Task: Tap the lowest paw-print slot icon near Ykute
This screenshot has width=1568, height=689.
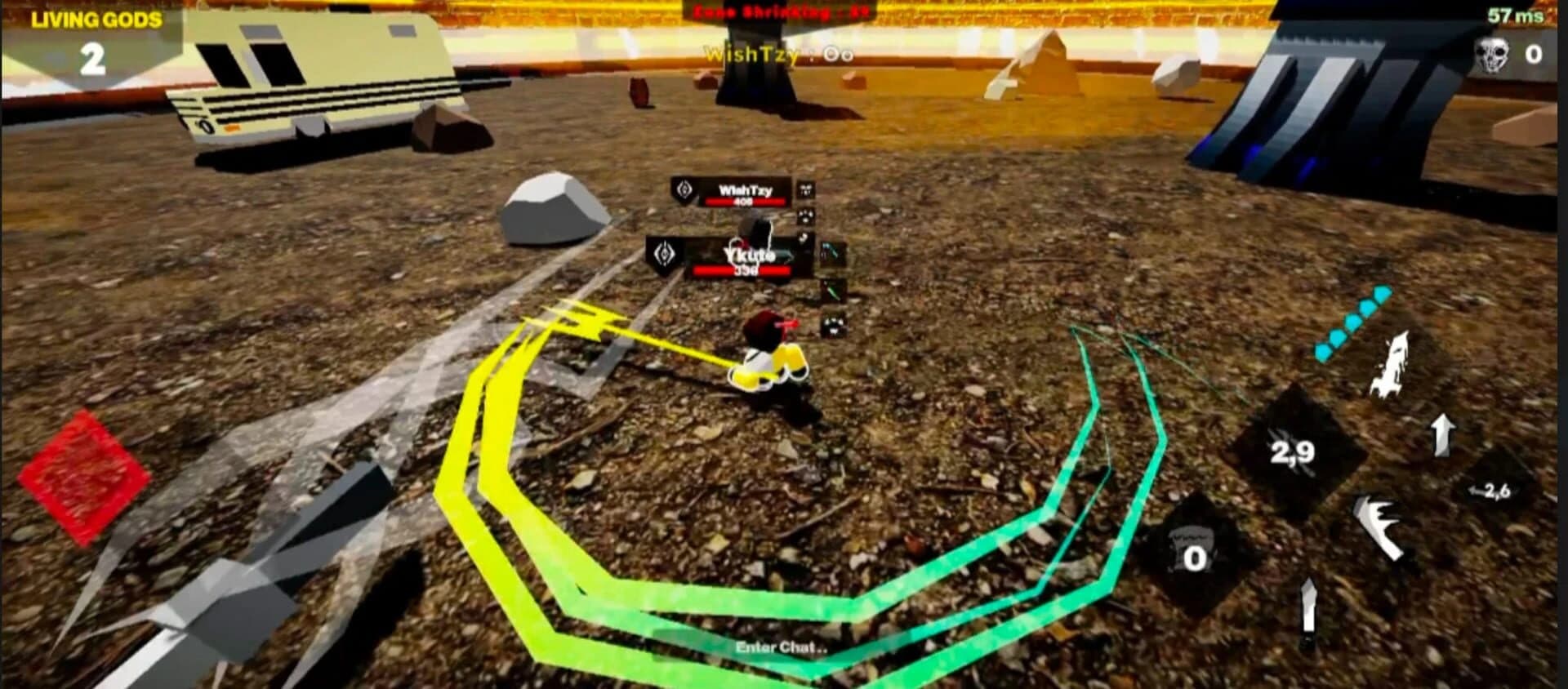Action: pyautogui.click(x=833, y=325)
